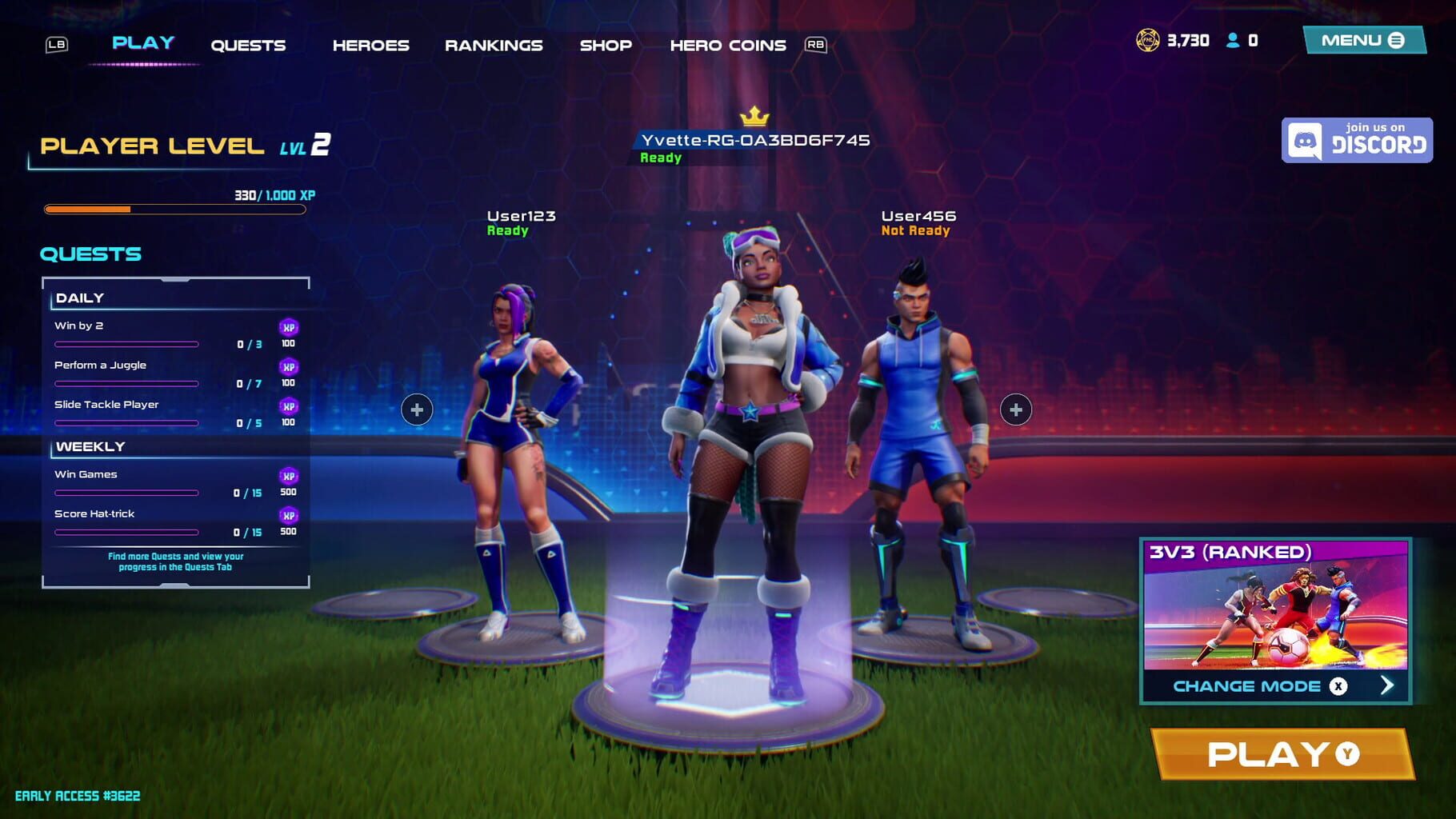Toggle User456's Not Ready status
Image resolution: width=1456 pixels, height=819 pixels.
coord(914,230)
